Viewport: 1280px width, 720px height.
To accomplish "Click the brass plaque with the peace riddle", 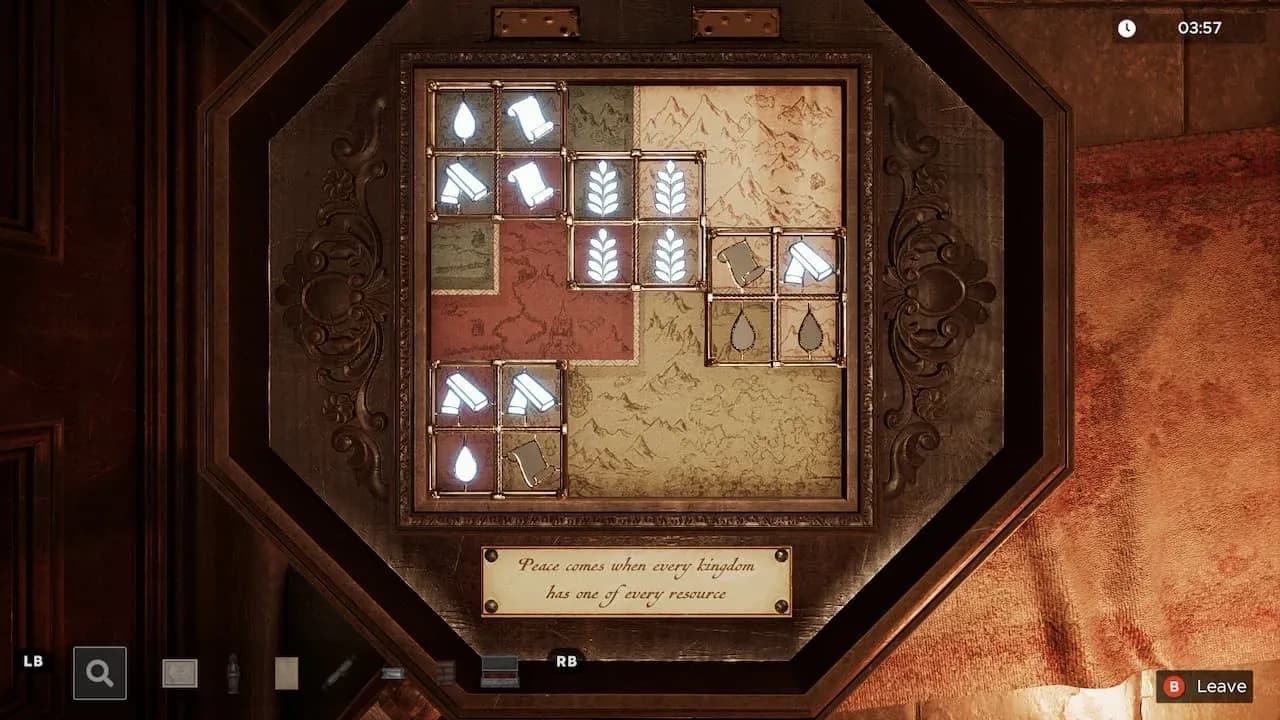I will coord(634,580).
